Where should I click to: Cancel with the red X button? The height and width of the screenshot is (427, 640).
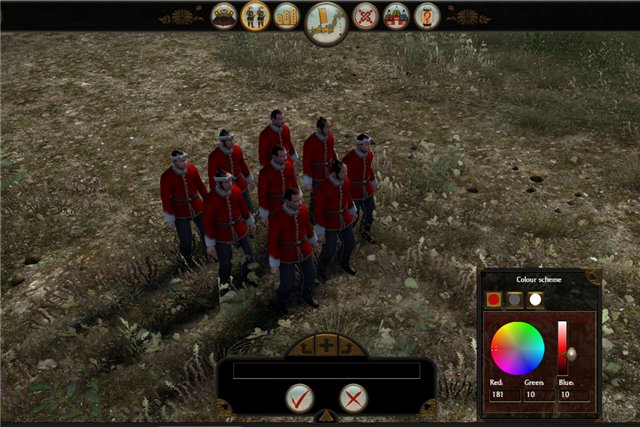point(353,398)
